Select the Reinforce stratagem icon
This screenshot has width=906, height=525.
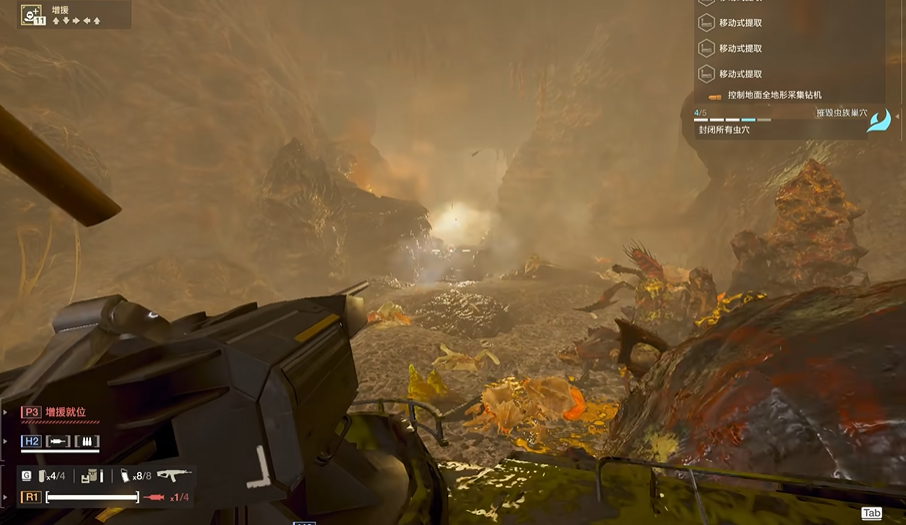point(32,15)
